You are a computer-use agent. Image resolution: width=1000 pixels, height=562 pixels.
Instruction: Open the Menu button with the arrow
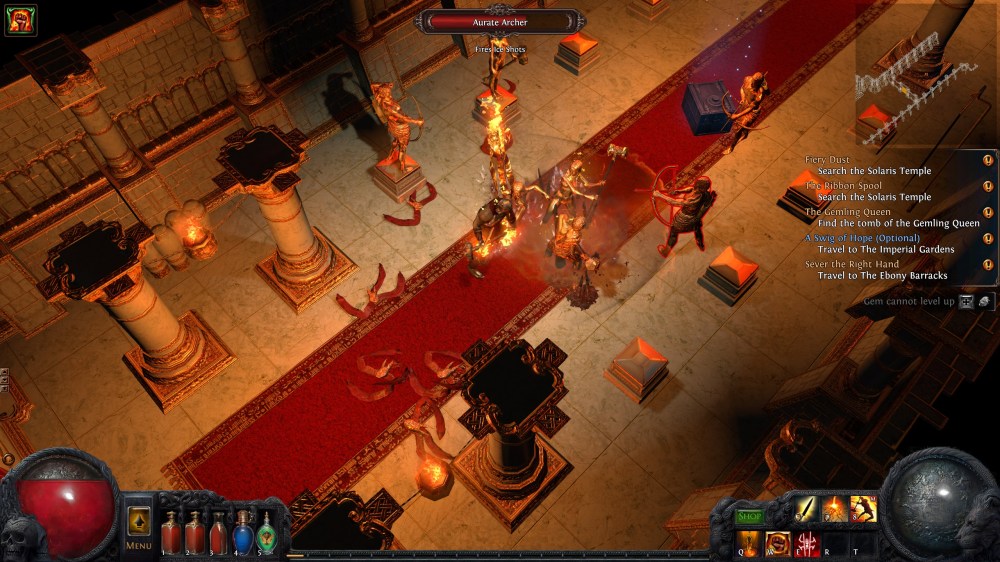[x=139, y=525]
